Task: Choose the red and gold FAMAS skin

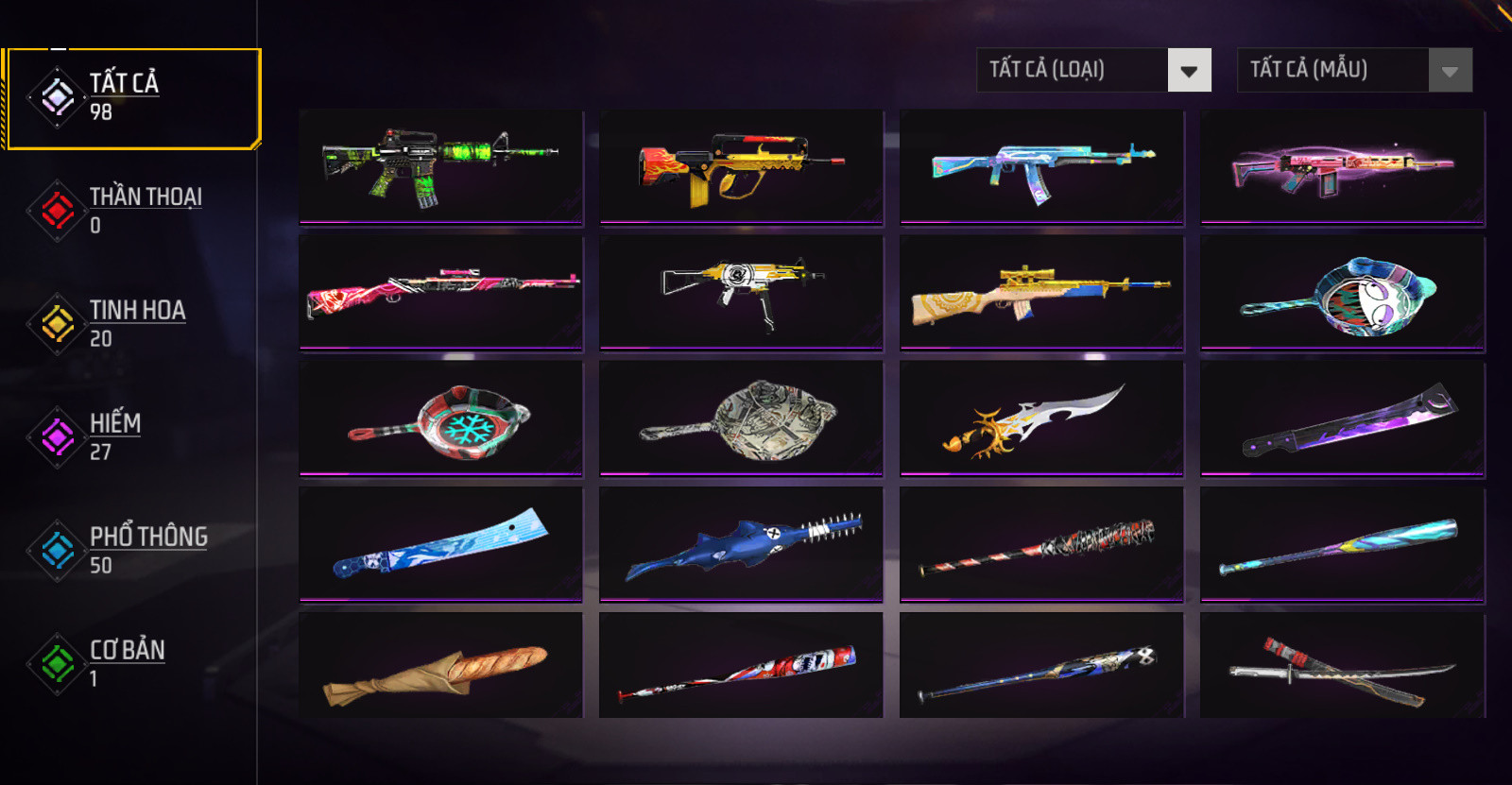Action: (x=741, y=166)
